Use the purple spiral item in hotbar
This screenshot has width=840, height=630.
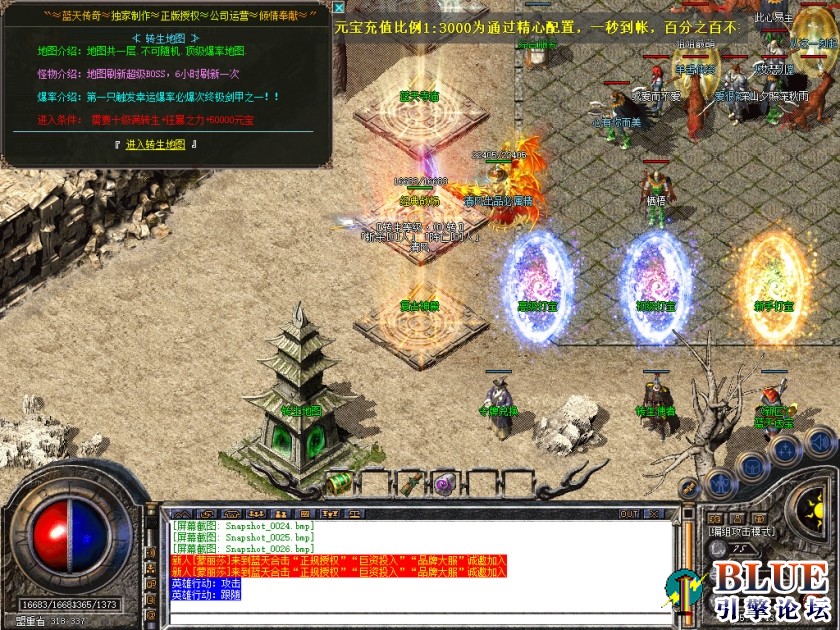pos(442,483)
